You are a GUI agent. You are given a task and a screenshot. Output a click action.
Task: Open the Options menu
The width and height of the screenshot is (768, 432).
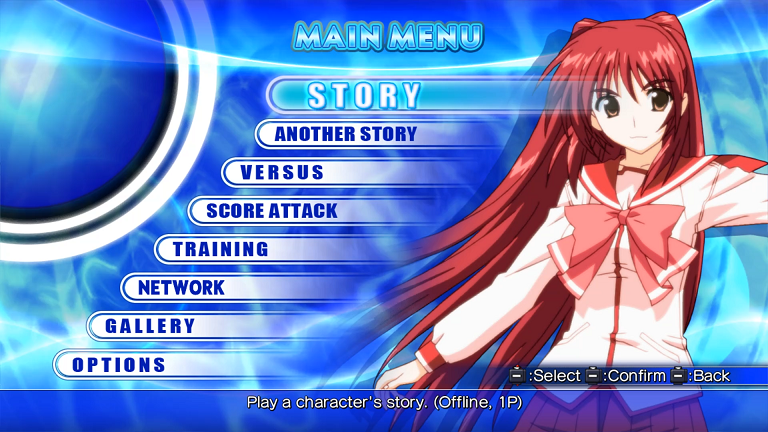[119, 365]
